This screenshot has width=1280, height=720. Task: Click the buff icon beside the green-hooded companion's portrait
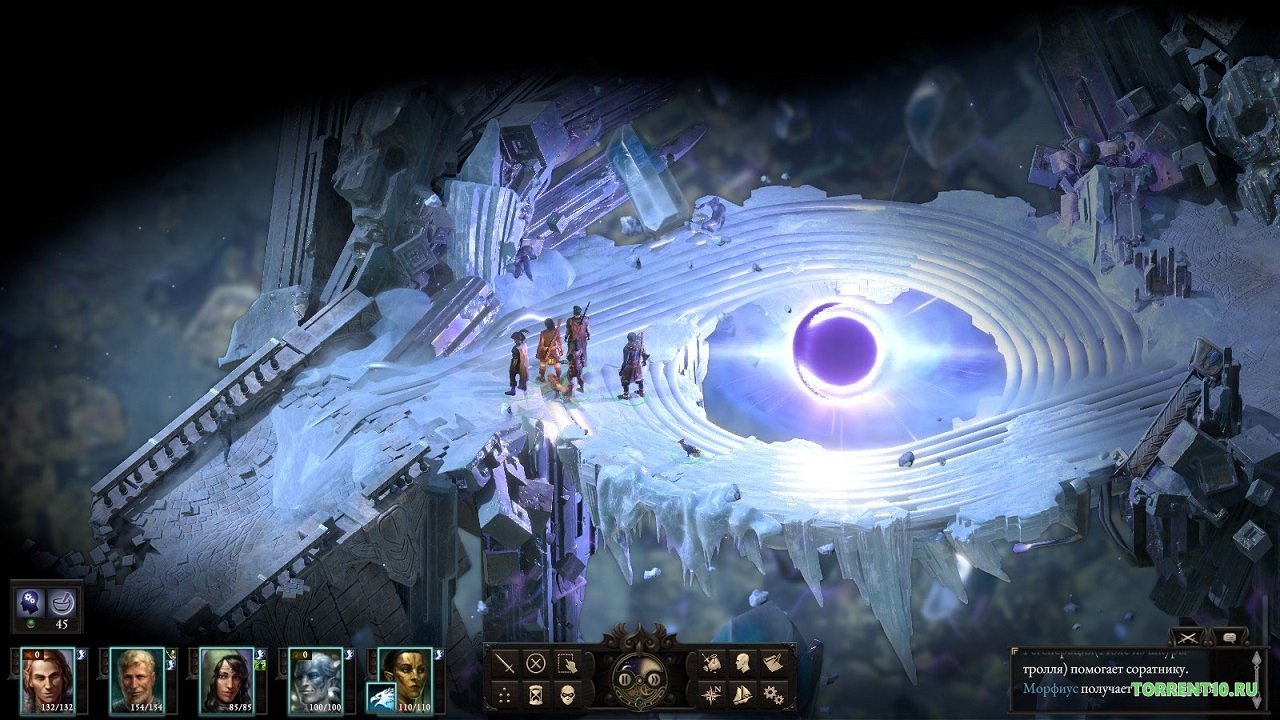coord(261,664)
